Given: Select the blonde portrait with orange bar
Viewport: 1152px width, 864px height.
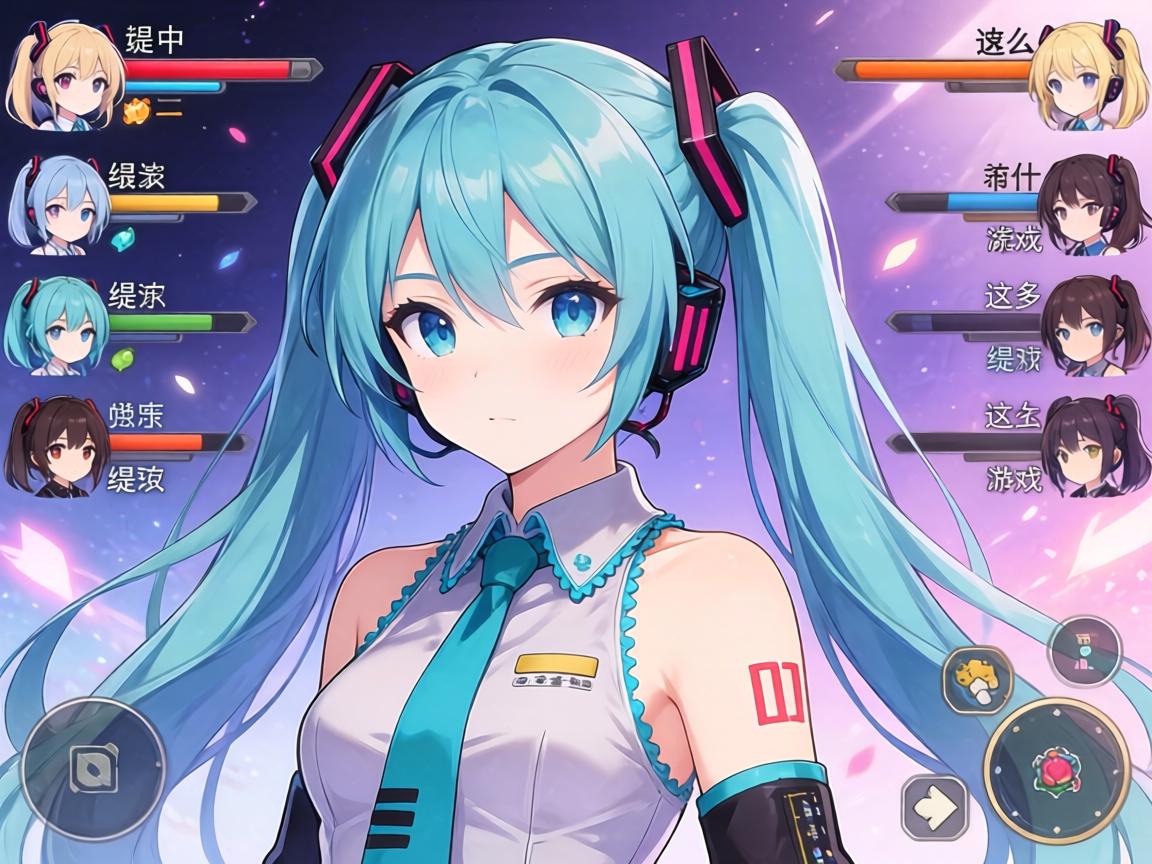Looking at the screenshot, I should [x=1085, y=78].
